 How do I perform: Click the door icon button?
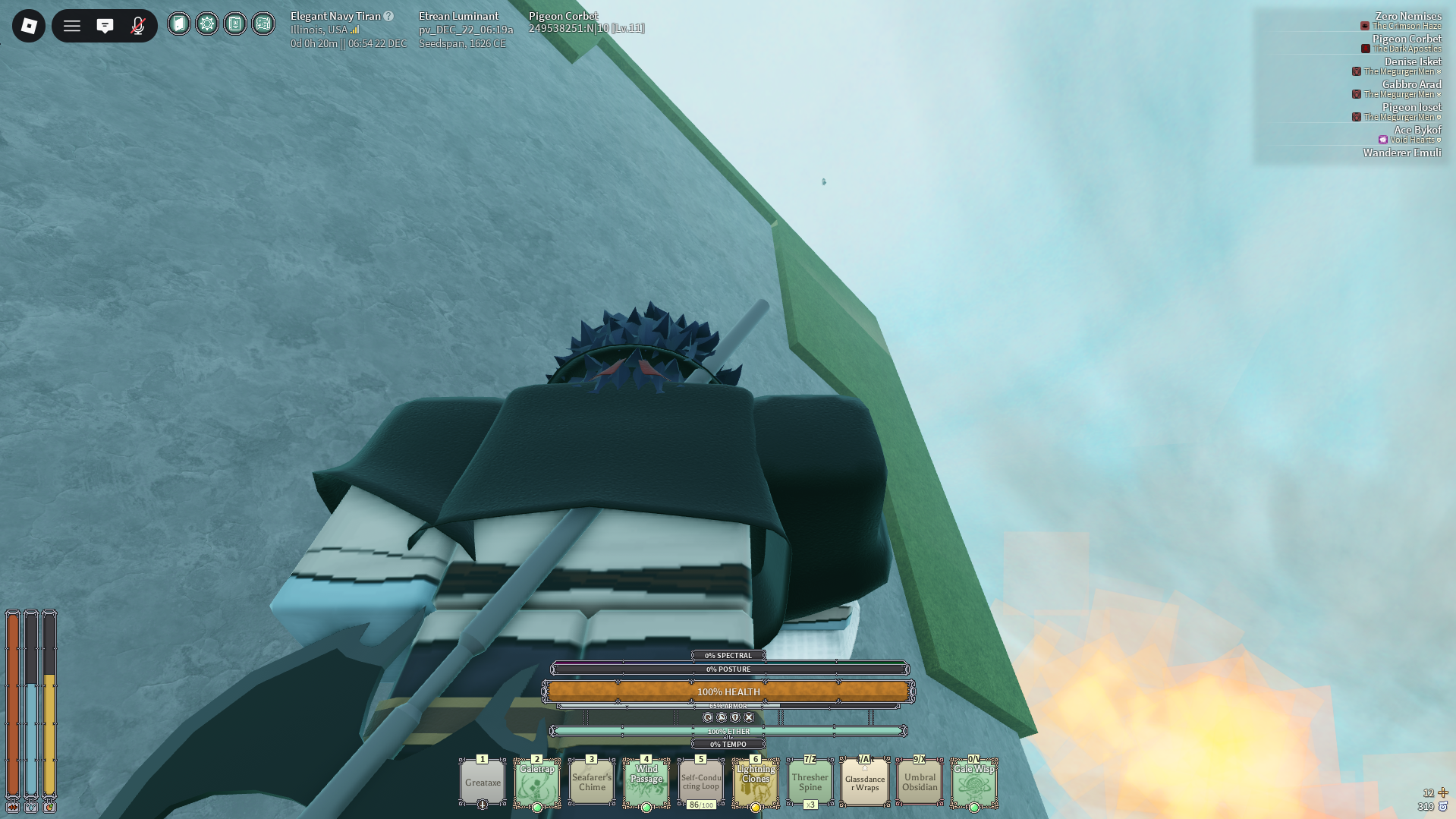(x=179, y=24)
